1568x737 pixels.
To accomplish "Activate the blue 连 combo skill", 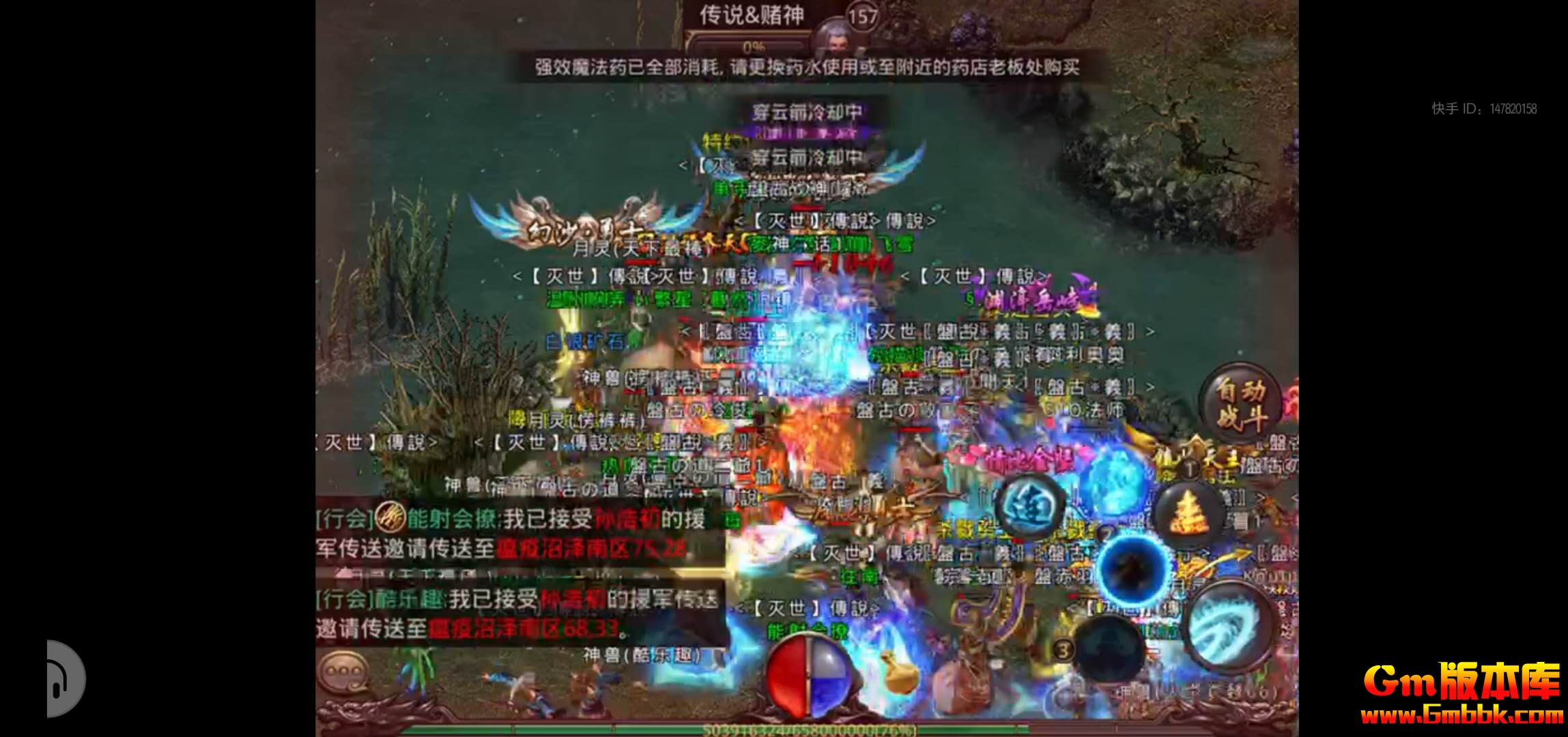I will point(1030,508).
